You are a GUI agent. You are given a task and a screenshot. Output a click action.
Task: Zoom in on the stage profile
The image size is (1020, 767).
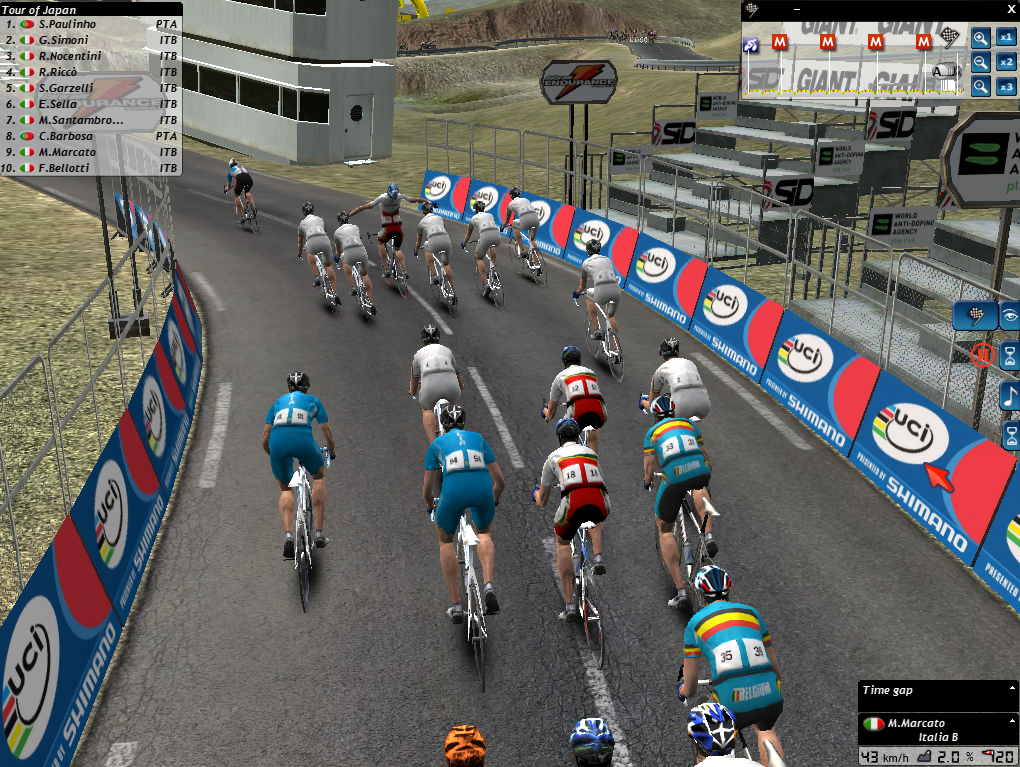click(980, 38)
